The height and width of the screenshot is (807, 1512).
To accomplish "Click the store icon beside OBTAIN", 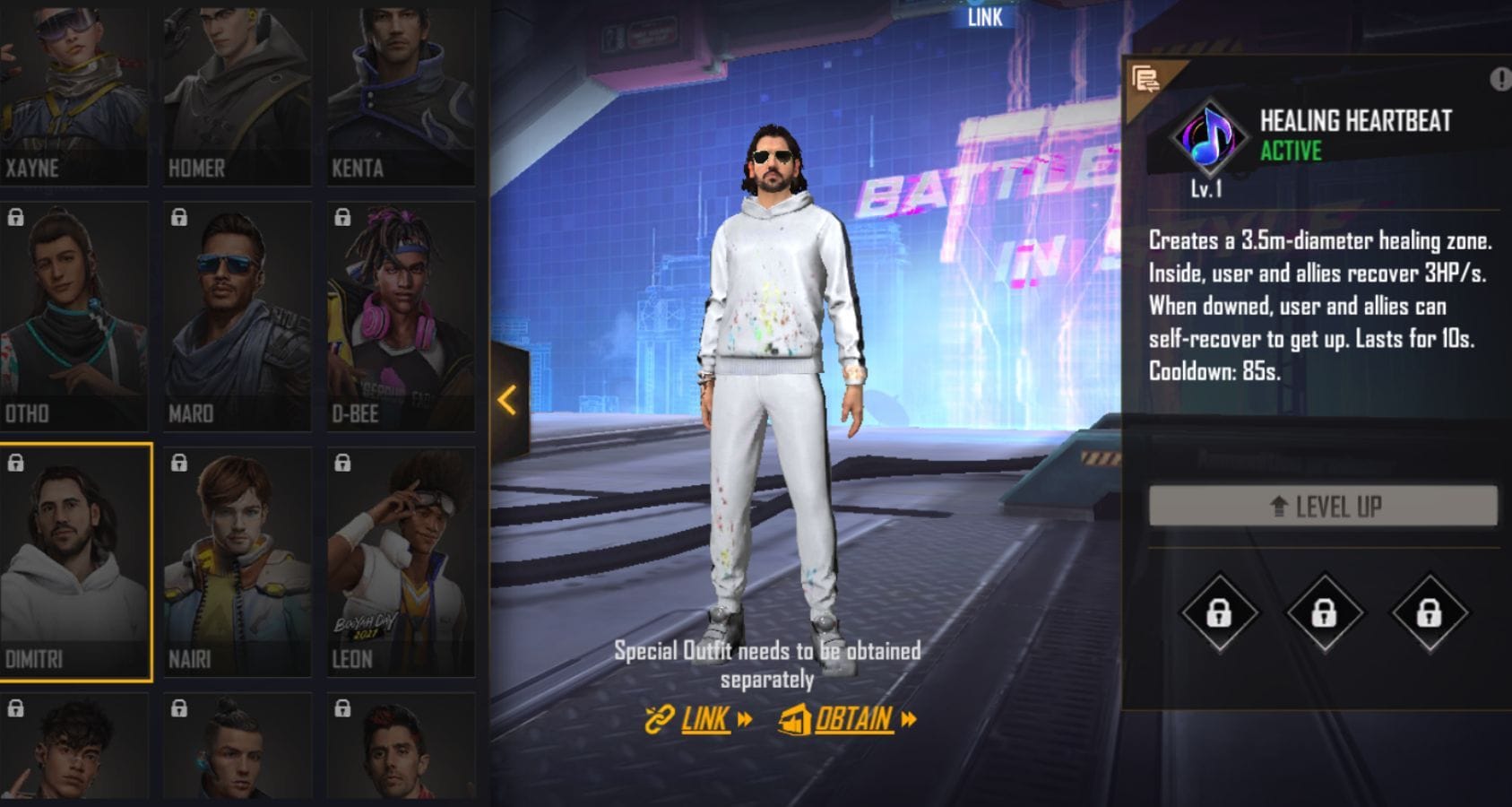I will pyautogui.click(x=792, y=718).
